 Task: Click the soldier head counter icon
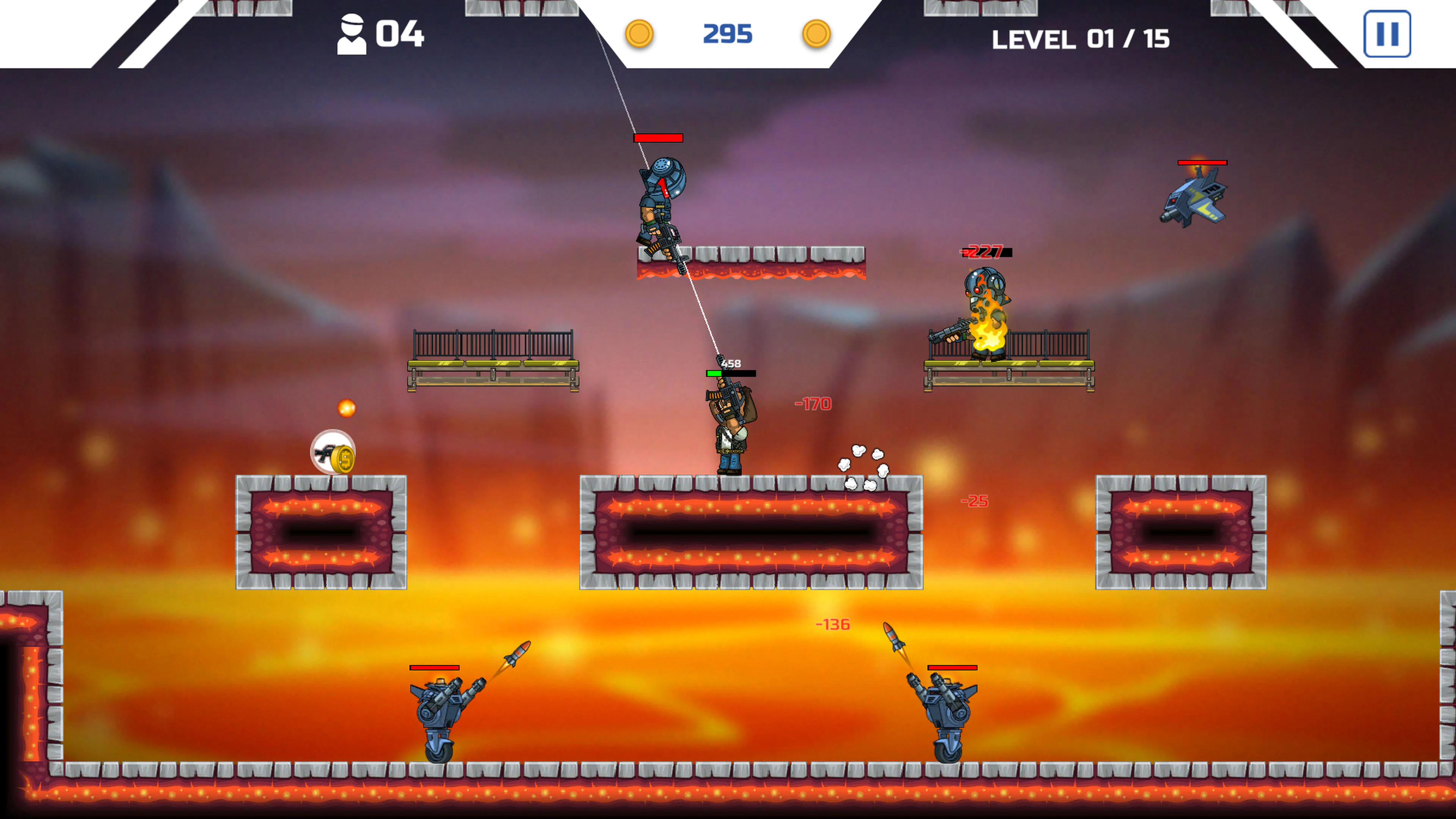(352, 34)
